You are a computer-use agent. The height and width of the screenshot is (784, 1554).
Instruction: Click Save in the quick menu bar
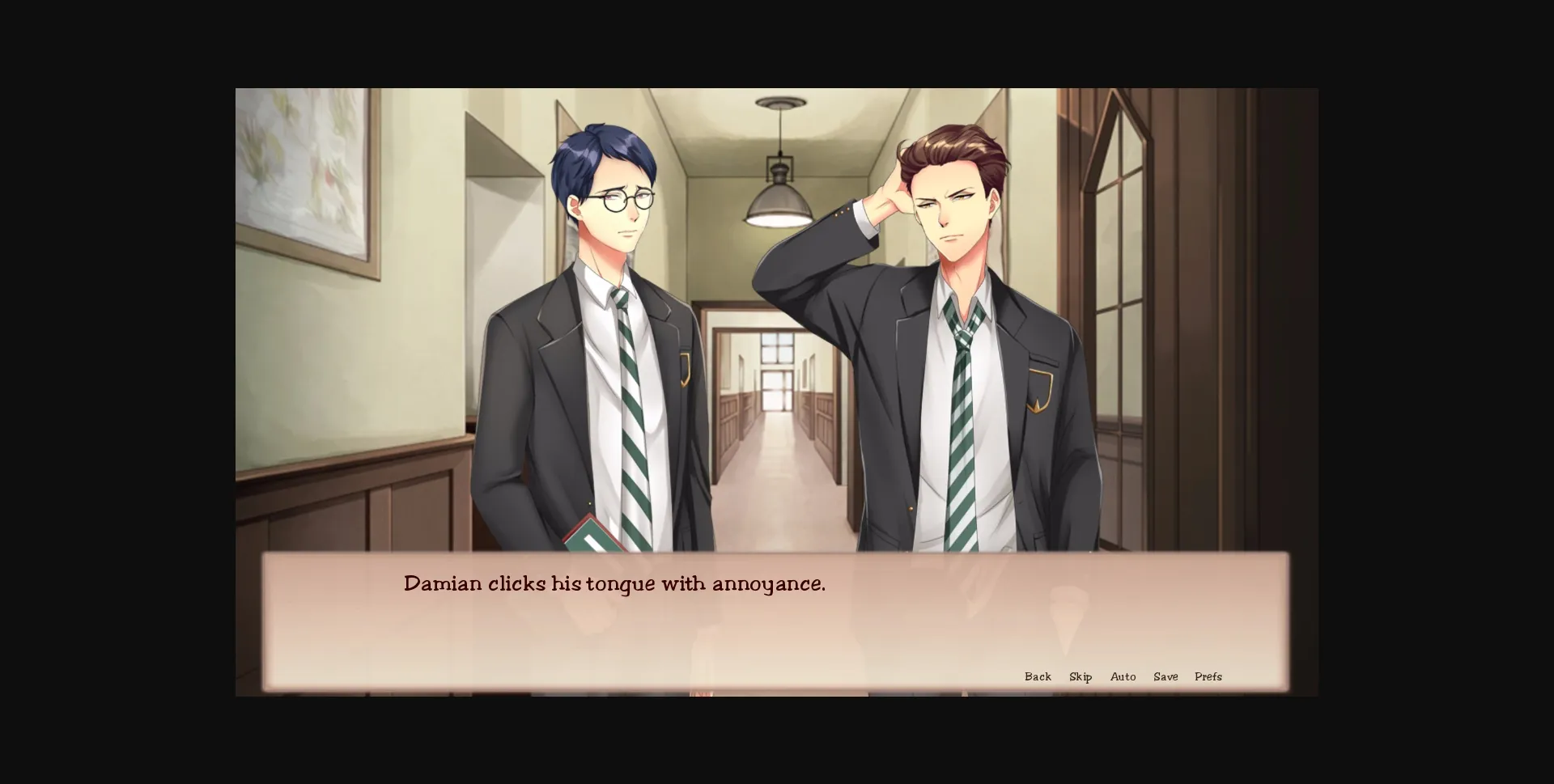pos(1165,676)
